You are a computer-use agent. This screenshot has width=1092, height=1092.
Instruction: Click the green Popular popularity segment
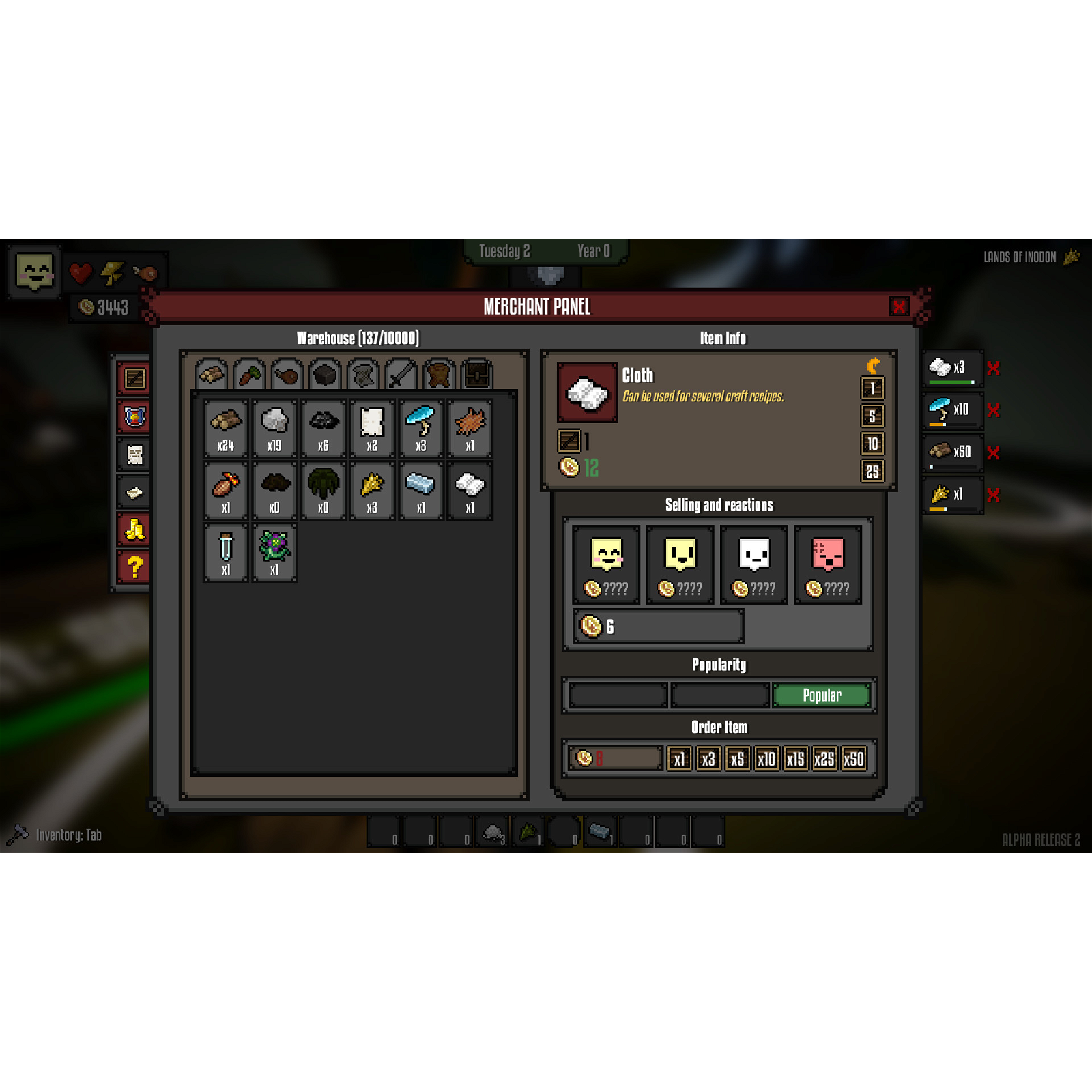tap(822, 695)
